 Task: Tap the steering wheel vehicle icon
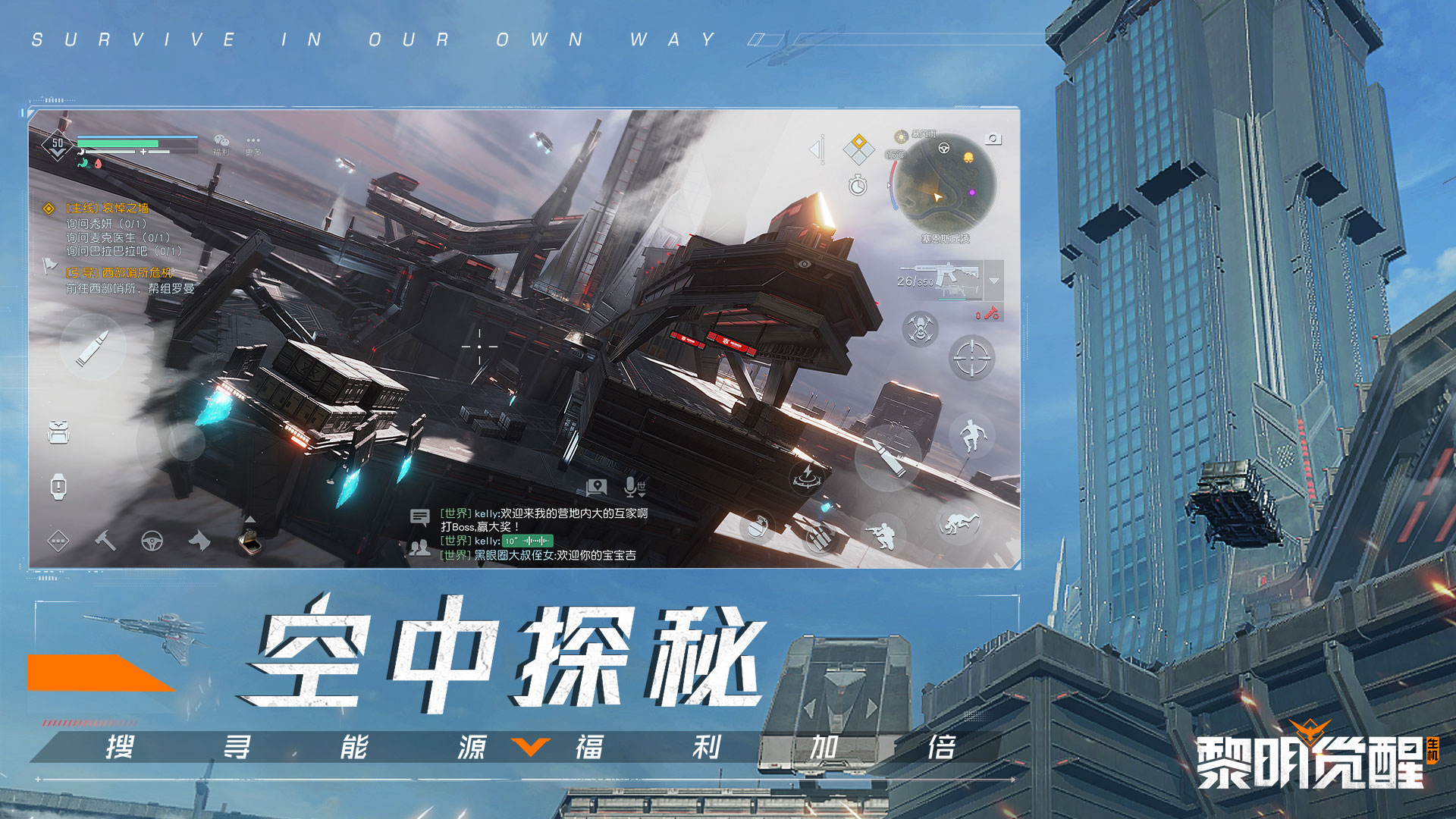click(x=152, y=542)
